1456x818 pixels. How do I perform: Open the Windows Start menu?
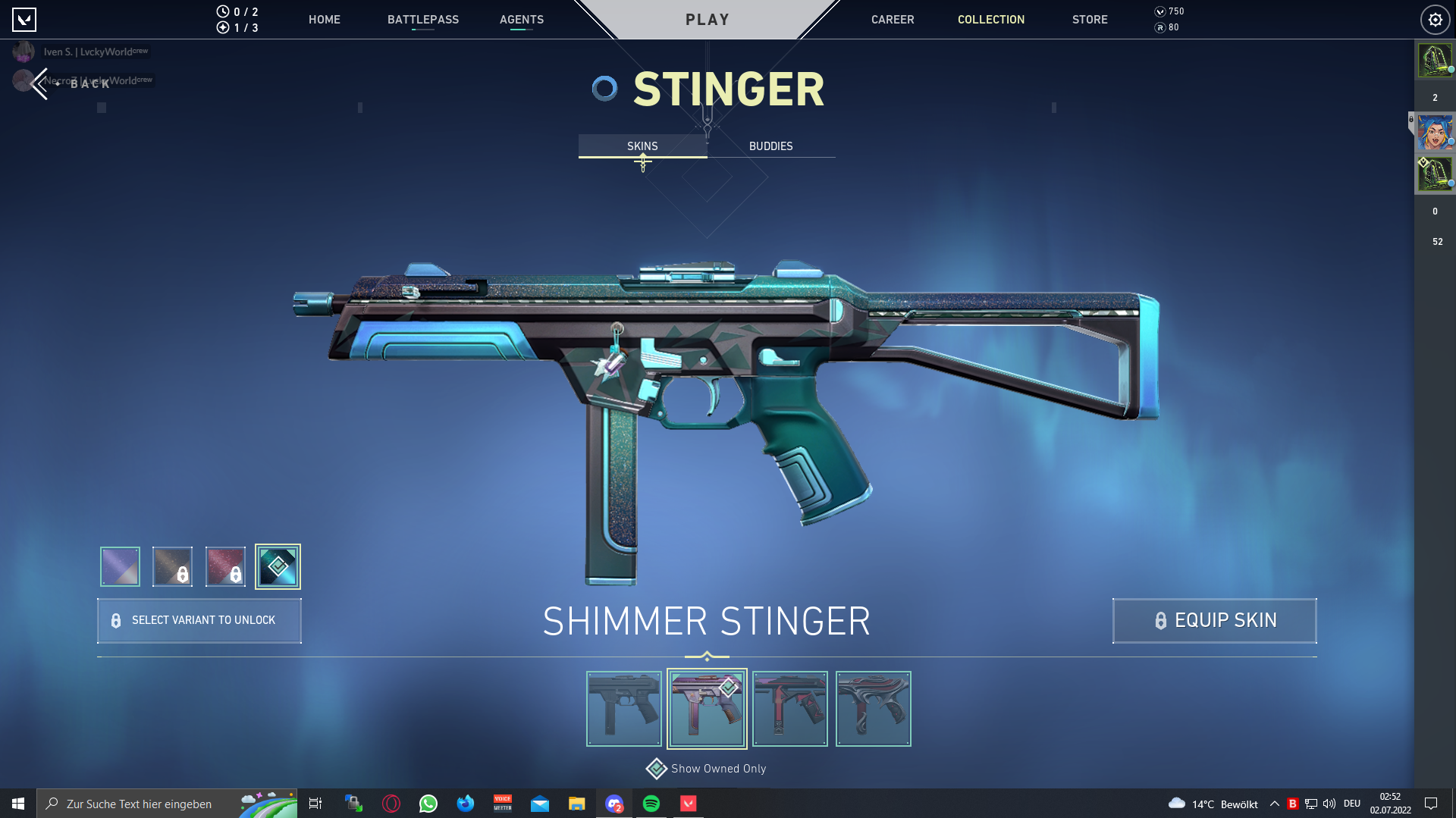tap(18, 804)
